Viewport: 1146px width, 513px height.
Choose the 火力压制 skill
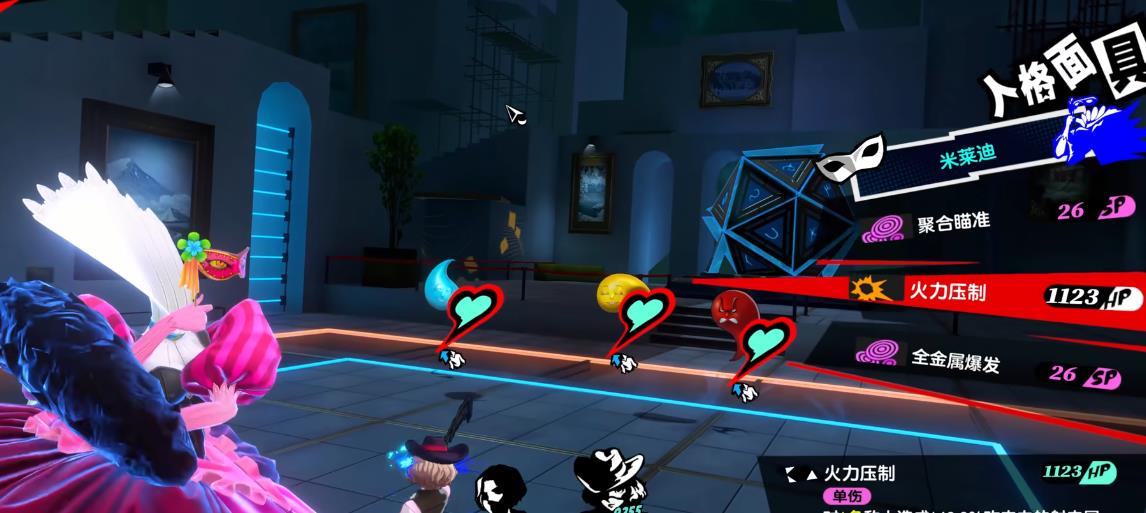click(x=945, y=292)
